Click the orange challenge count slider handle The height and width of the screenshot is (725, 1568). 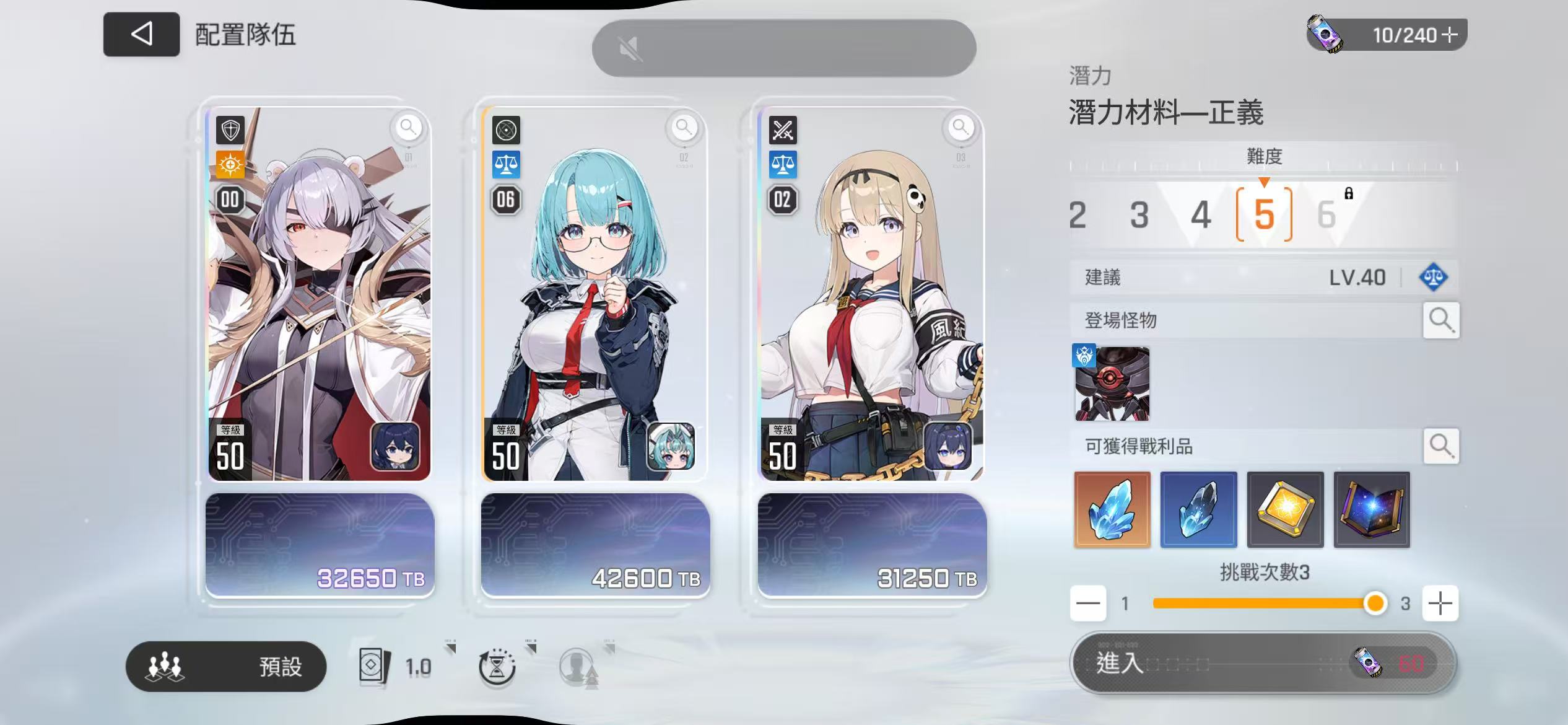click(1375, 603)
